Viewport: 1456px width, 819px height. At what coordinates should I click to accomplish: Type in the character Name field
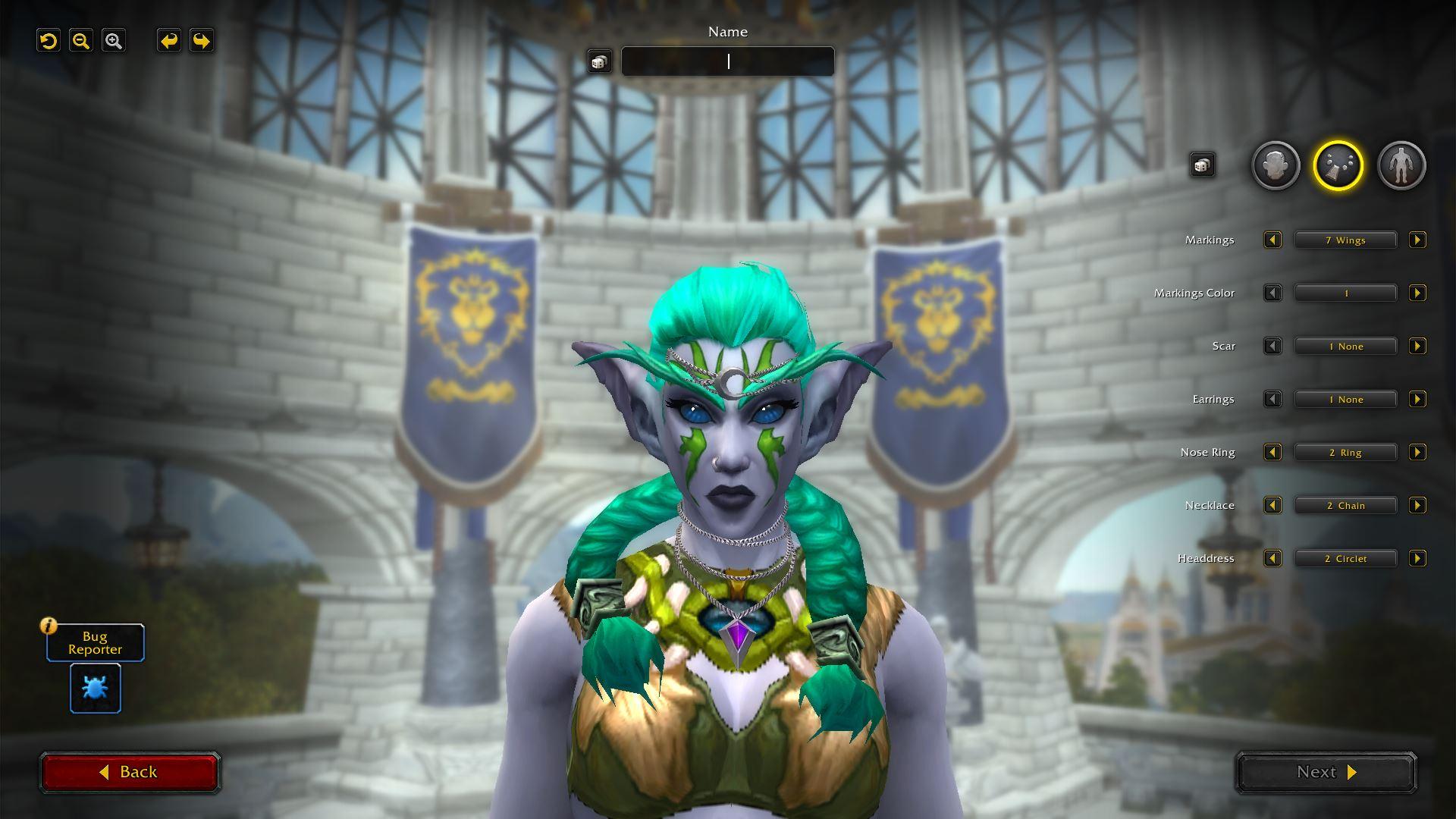pyautogui.click(x=727, y=61)
